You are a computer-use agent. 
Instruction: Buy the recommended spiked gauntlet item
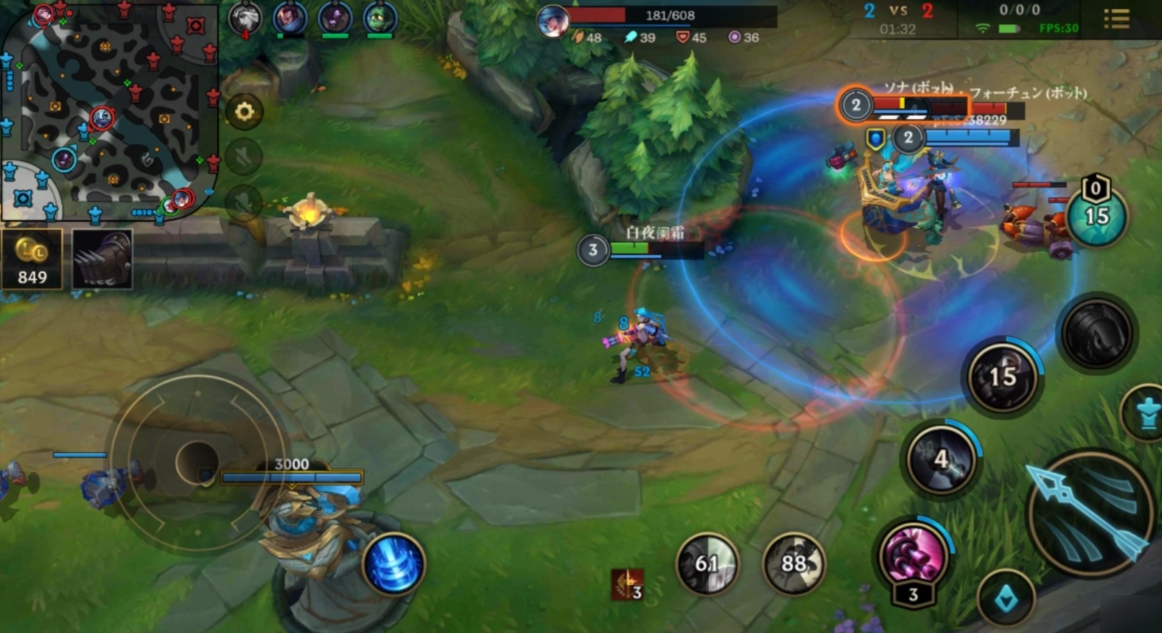(102, 259)
